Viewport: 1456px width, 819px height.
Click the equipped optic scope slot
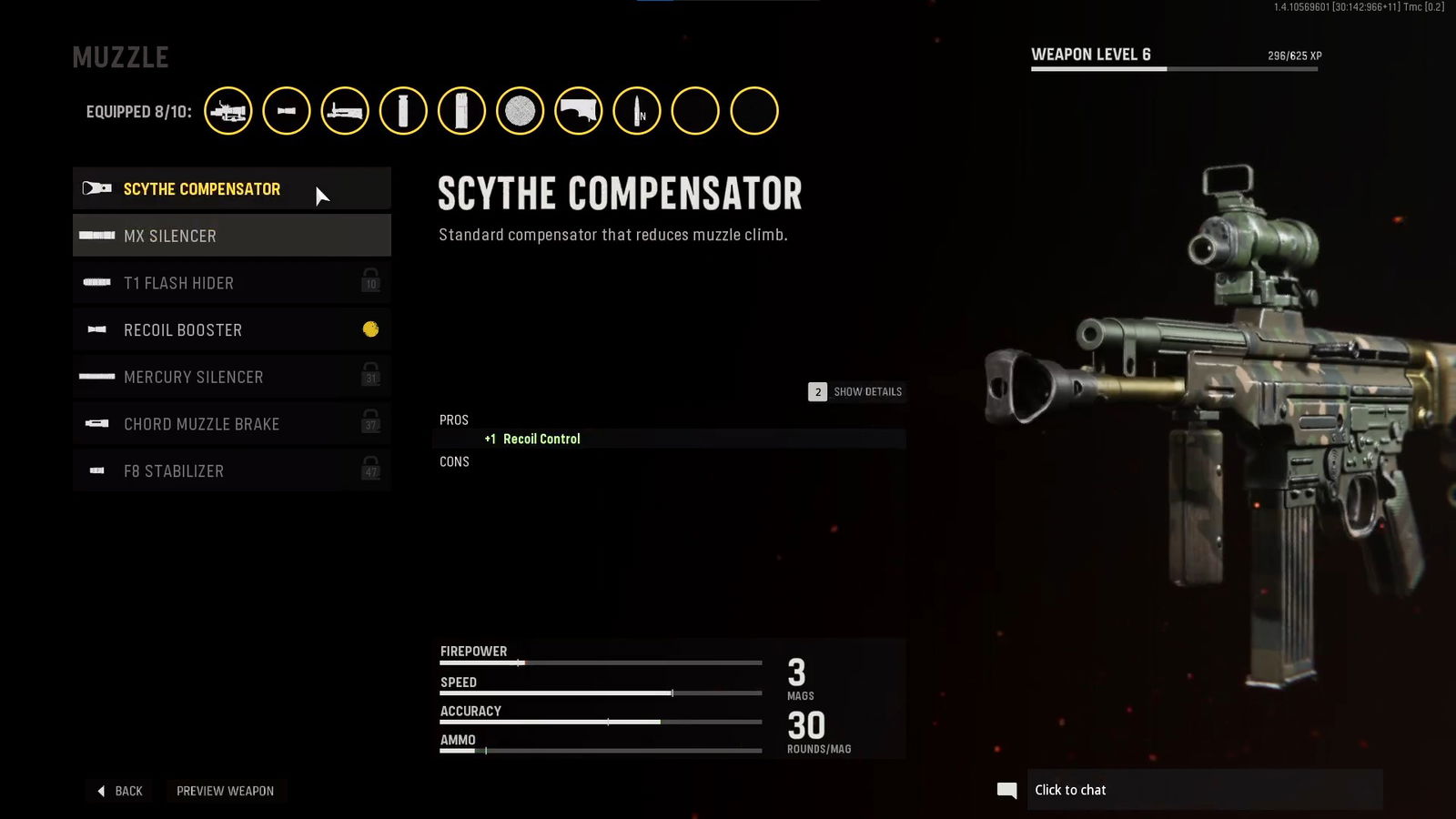point(228,111)
